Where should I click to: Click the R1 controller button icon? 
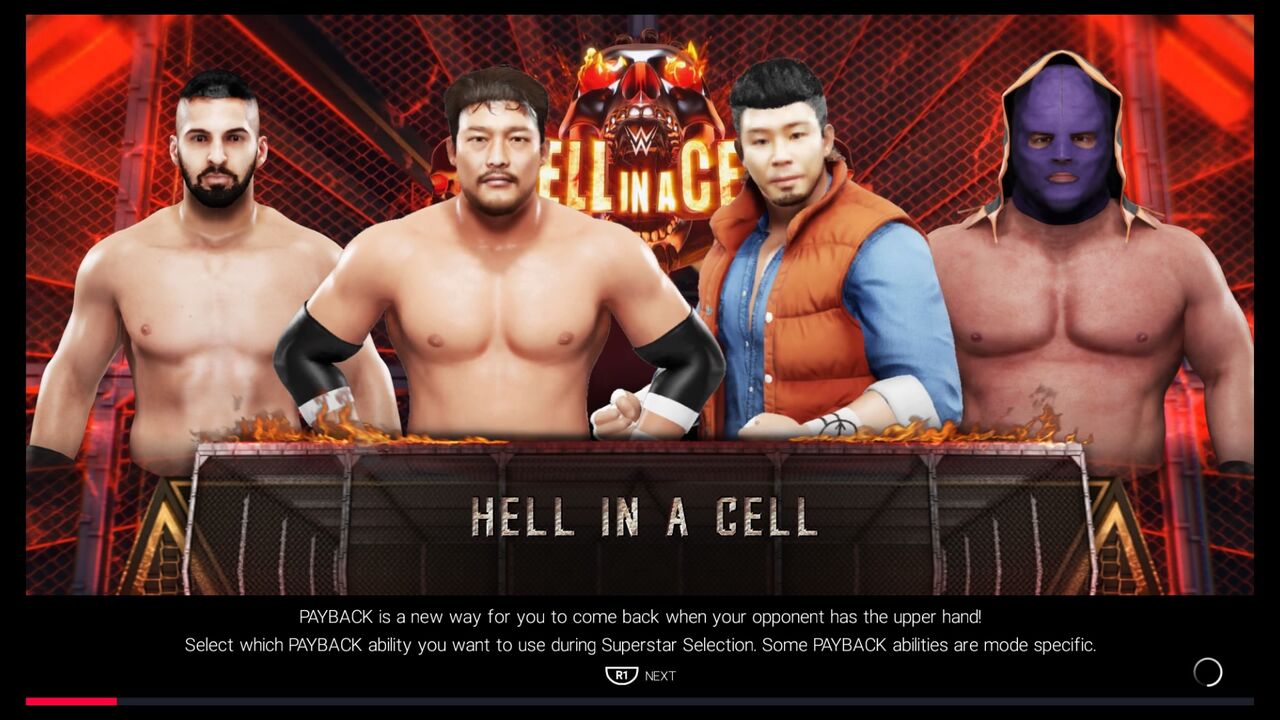click(620, 675)
